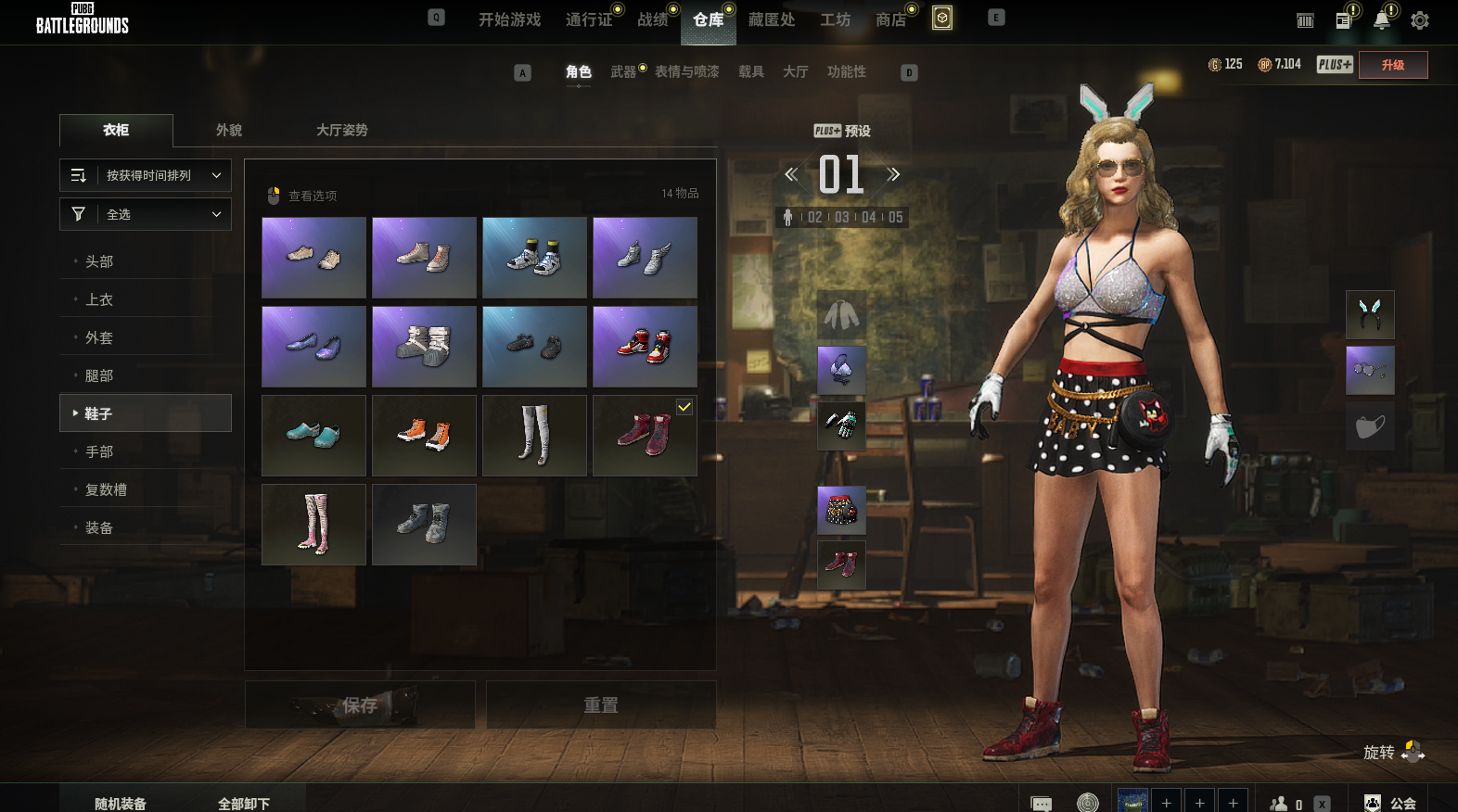Viewport: 1458px width, 812px height.
Task: Click the 重置 (Reset) button
Action: click(601, 705)
